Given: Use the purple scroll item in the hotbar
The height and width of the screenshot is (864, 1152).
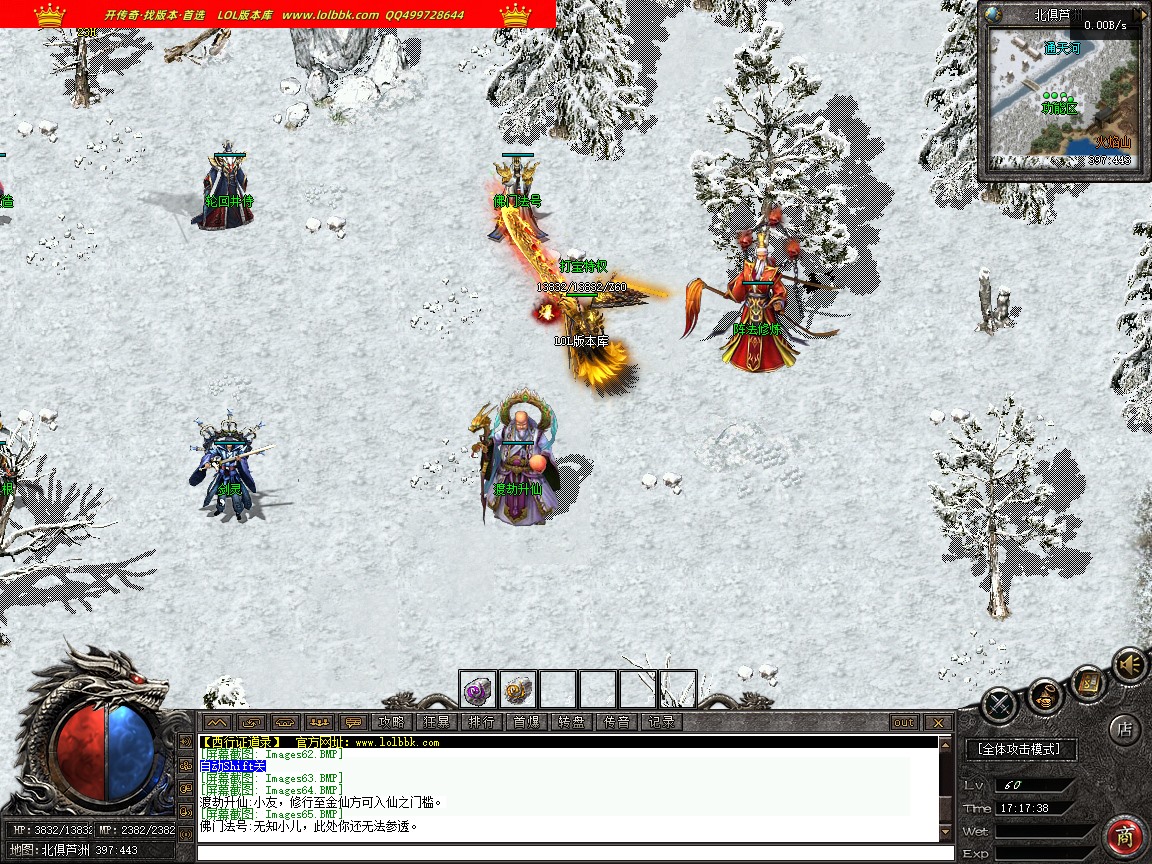Looking at the screenshot, I should [478, 689].
